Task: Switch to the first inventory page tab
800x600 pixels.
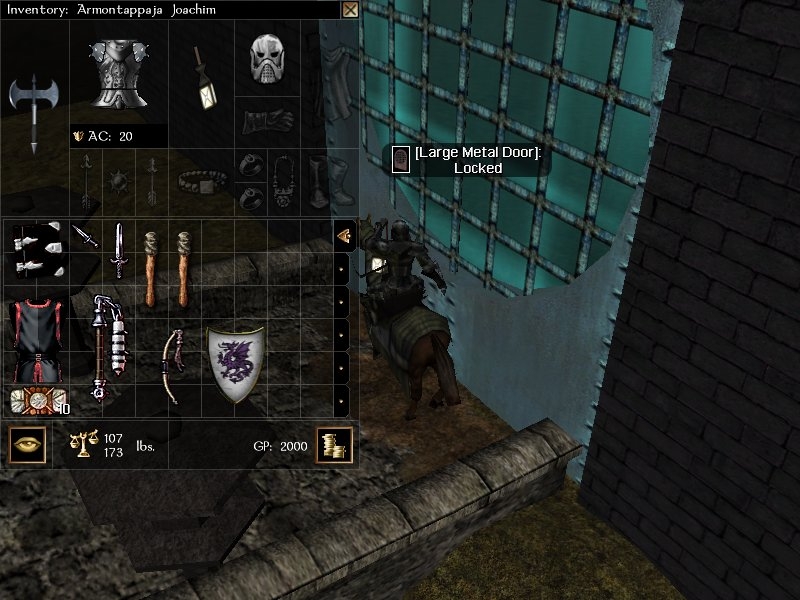Action: pos(343,236)
